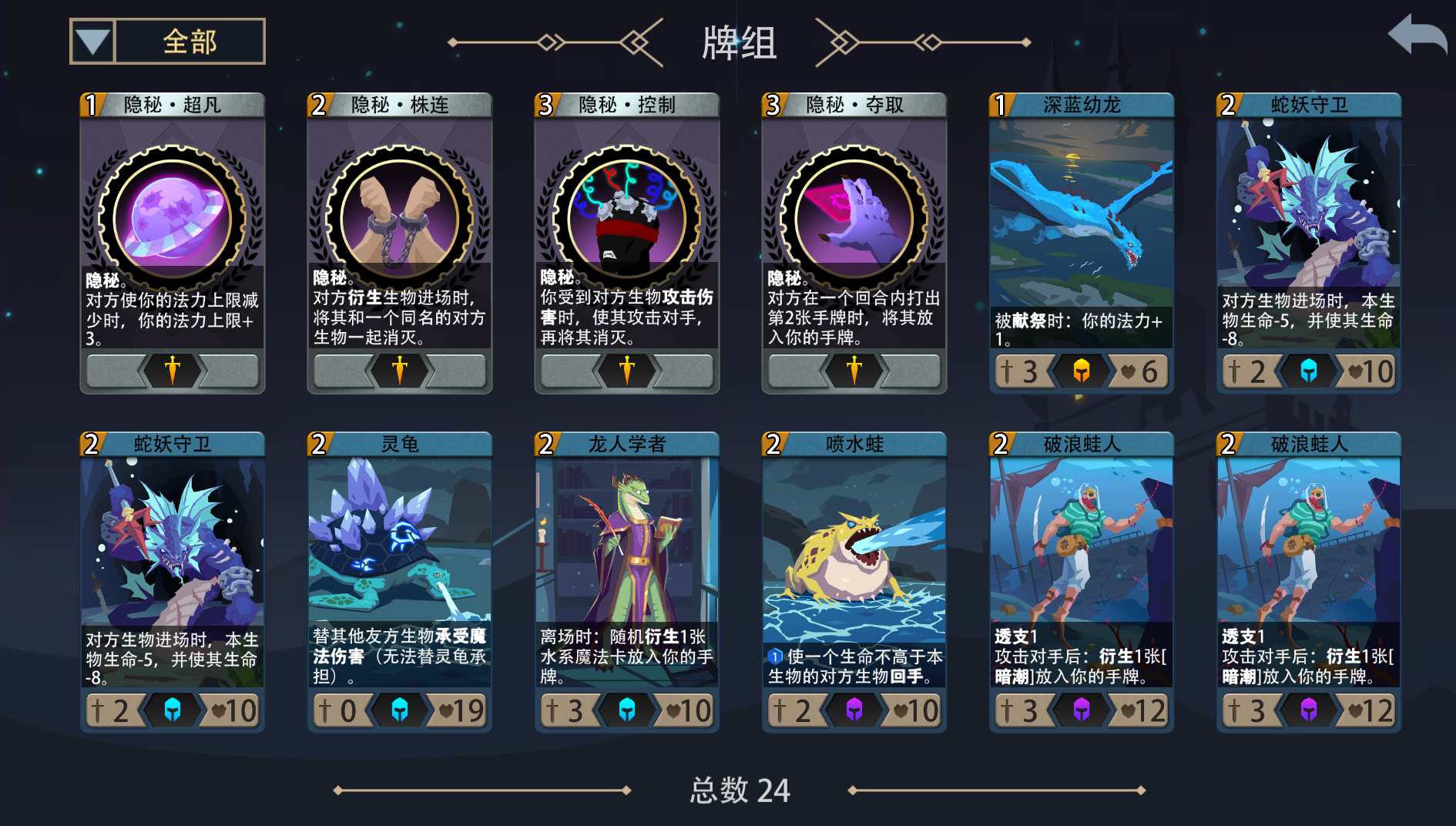Click the cost number 1 on 隐秘·超凡

pyautogui.click(x=91, y=102)
